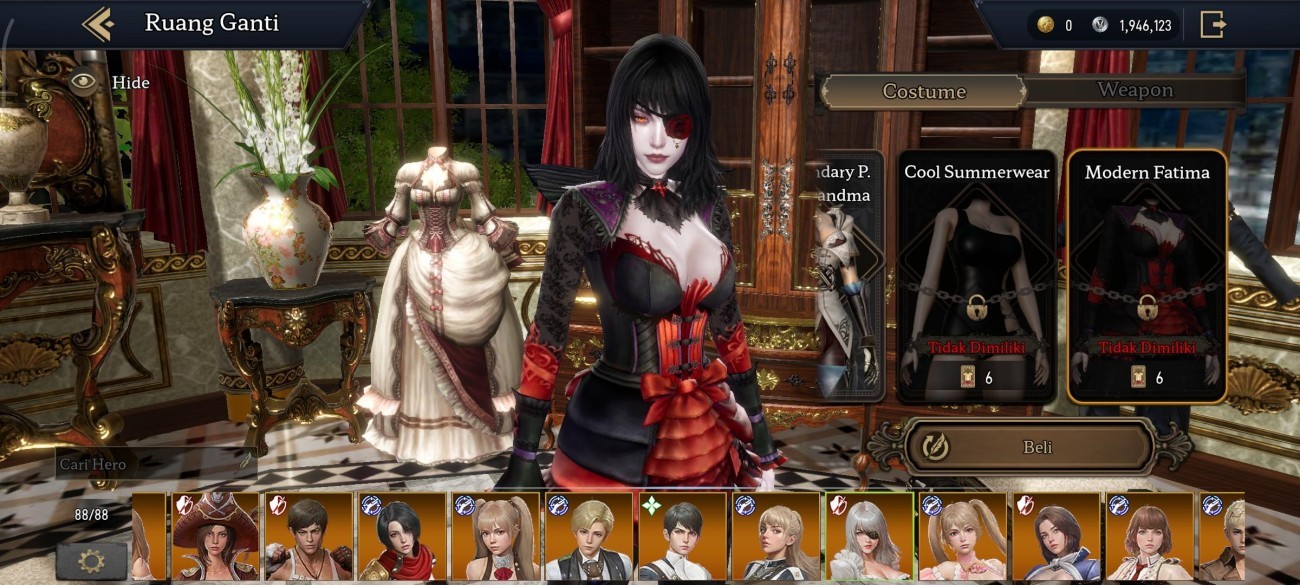1300x585 pixels.
Task: Select the Costume tab
Action: point(923,92)
